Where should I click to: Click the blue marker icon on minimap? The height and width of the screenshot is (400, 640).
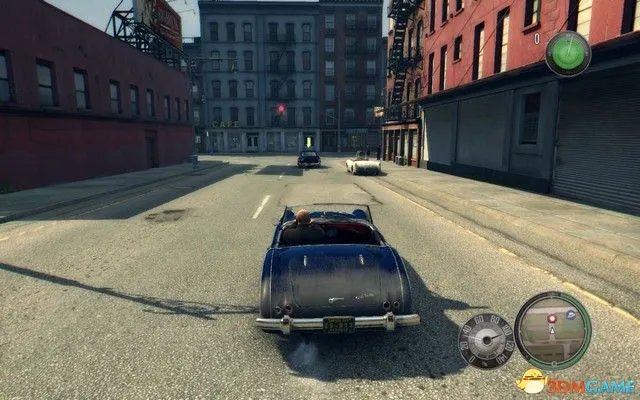pyautogui.click(x=571, y=314)
